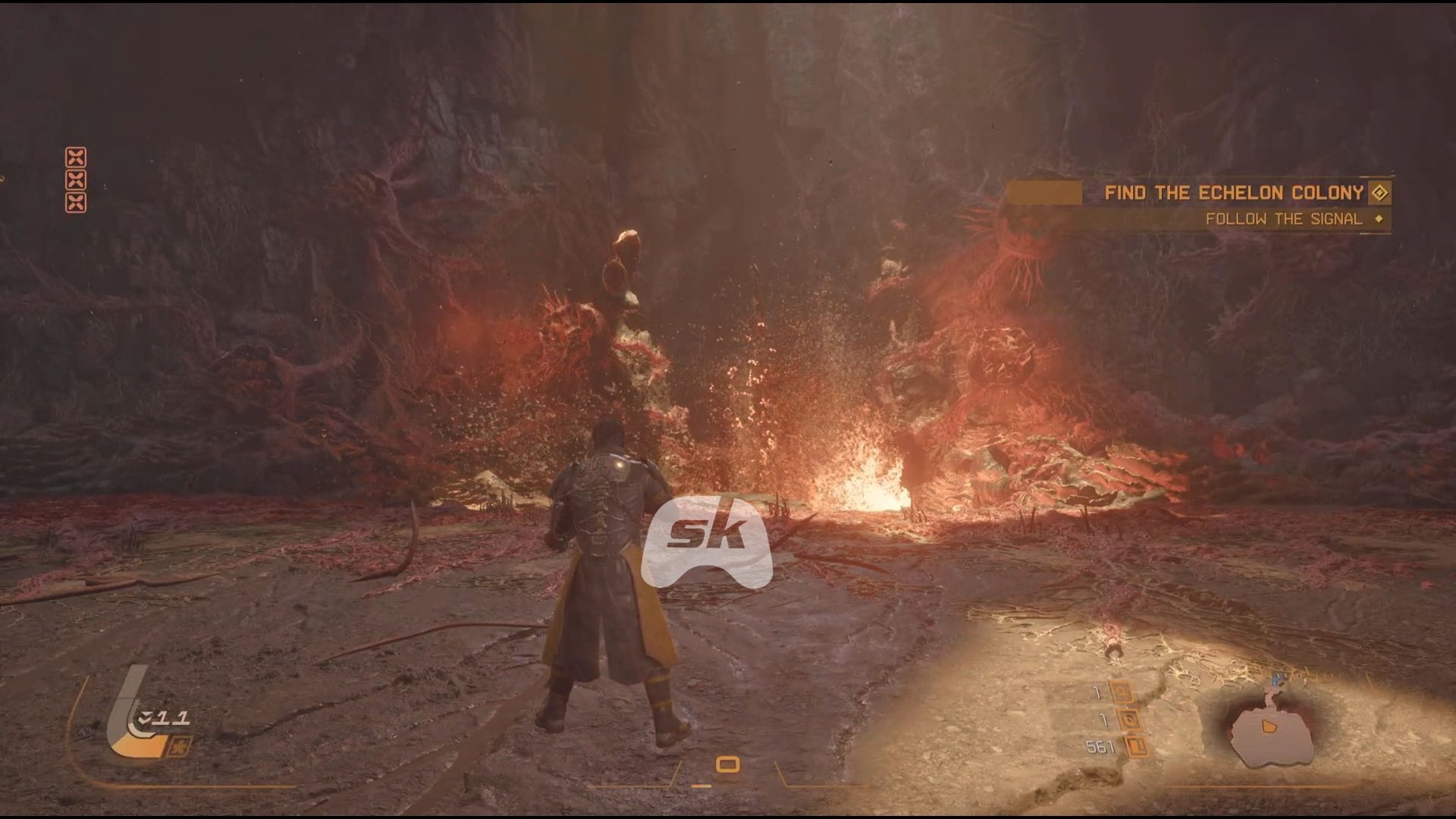Click the magnifier resource icon beside the first counter
Viewport: 1456px width, 819px height.
[x=1122, y=692]
